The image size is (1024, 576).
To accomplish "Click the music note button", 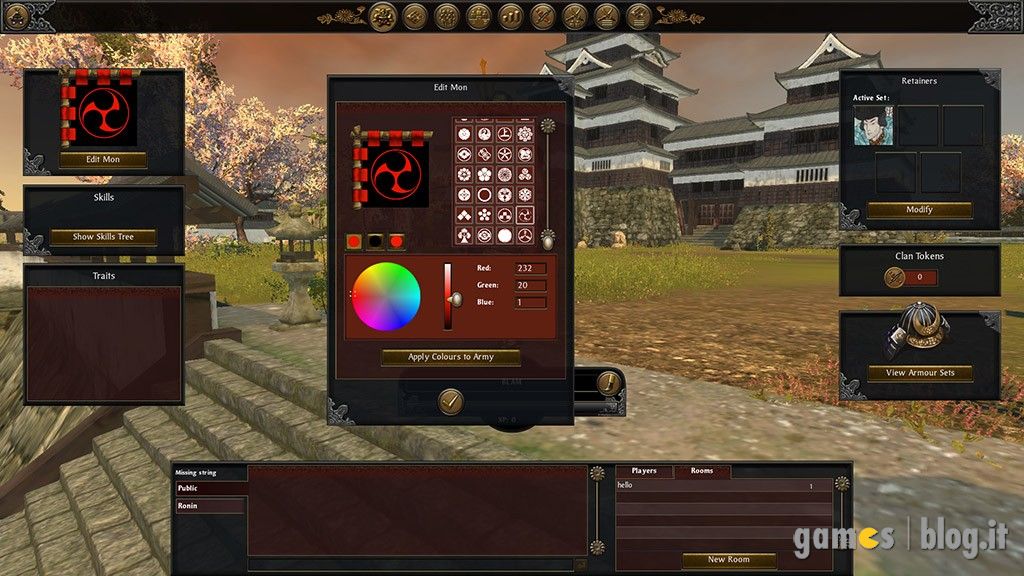I will [607, 382].
